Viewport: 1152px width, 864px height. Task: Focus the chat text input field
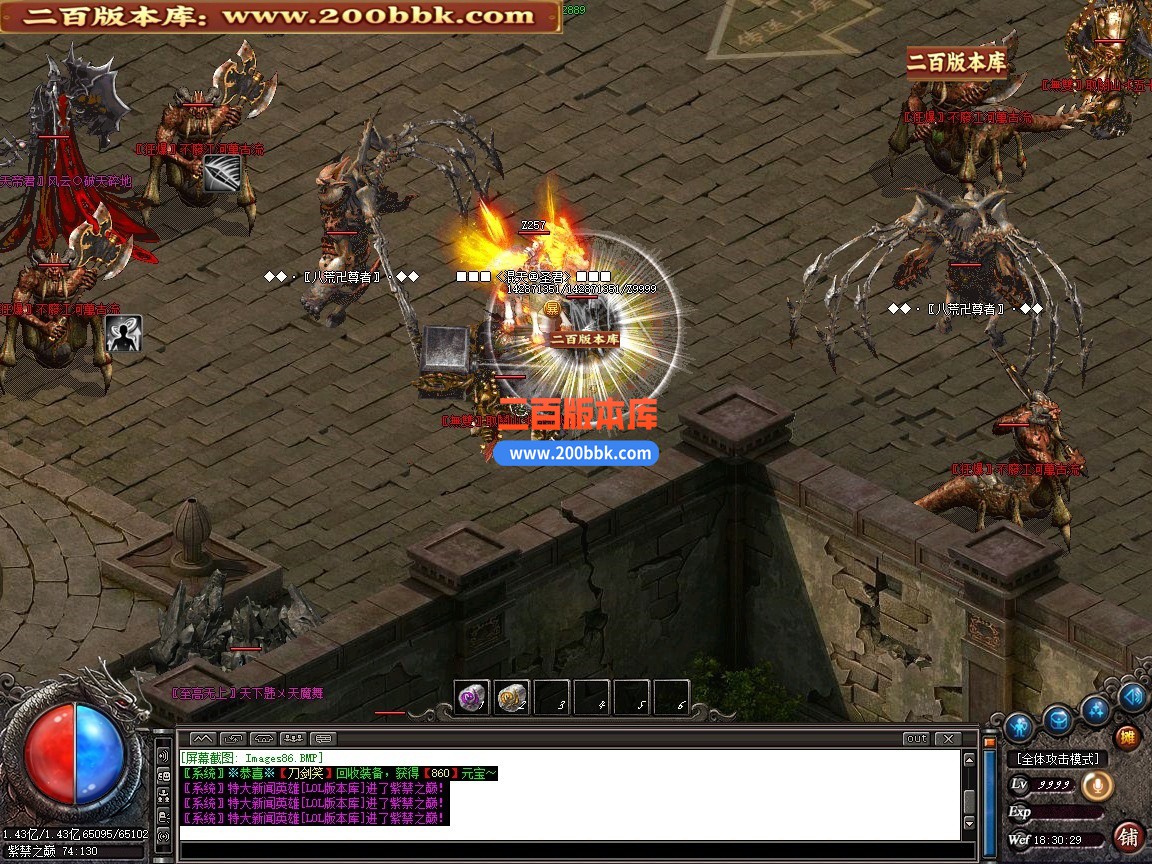[x=570, y=850]
